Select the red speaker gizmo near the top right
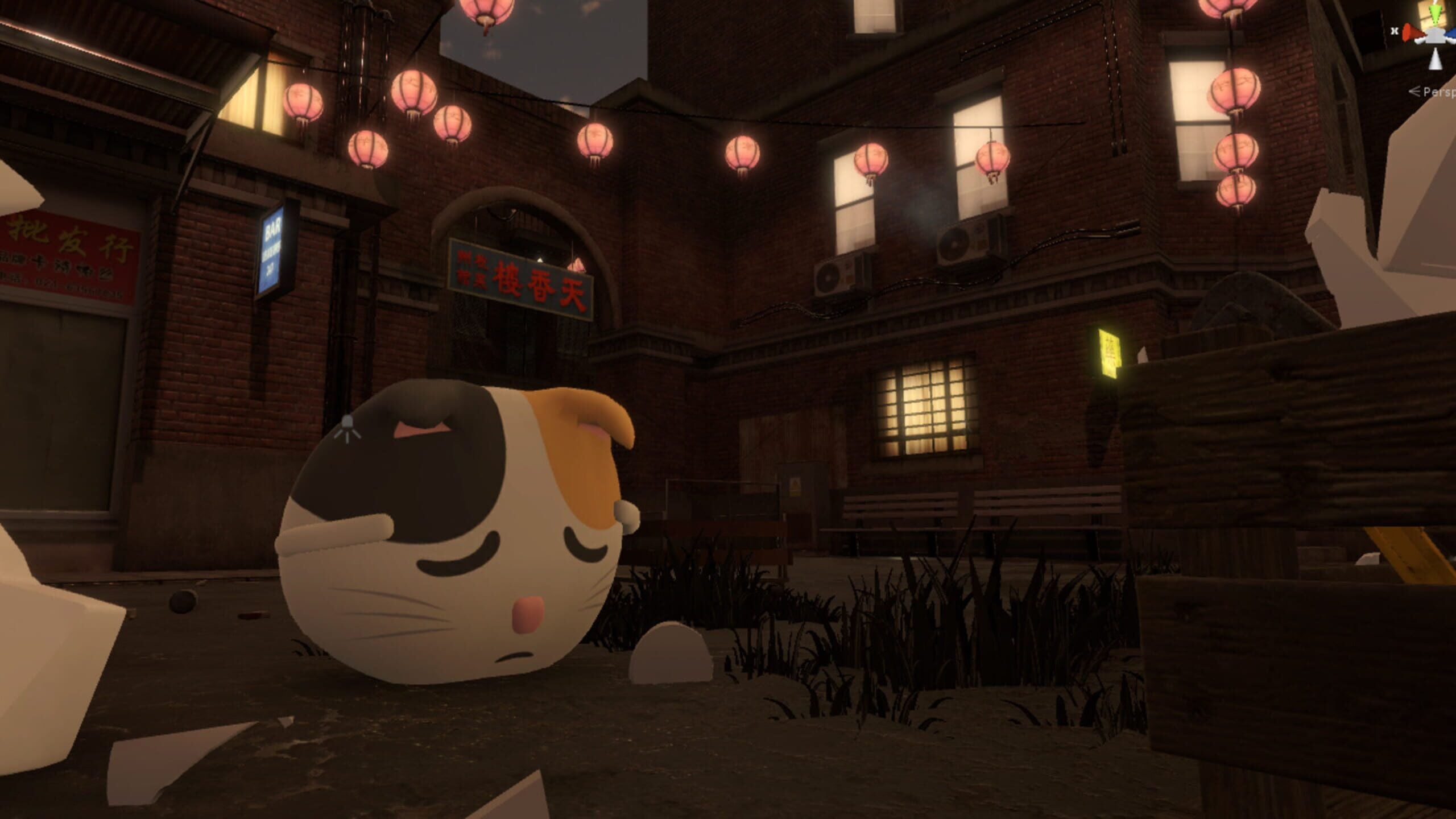Screen dimensions: 1456x819 pos(1410,31)
